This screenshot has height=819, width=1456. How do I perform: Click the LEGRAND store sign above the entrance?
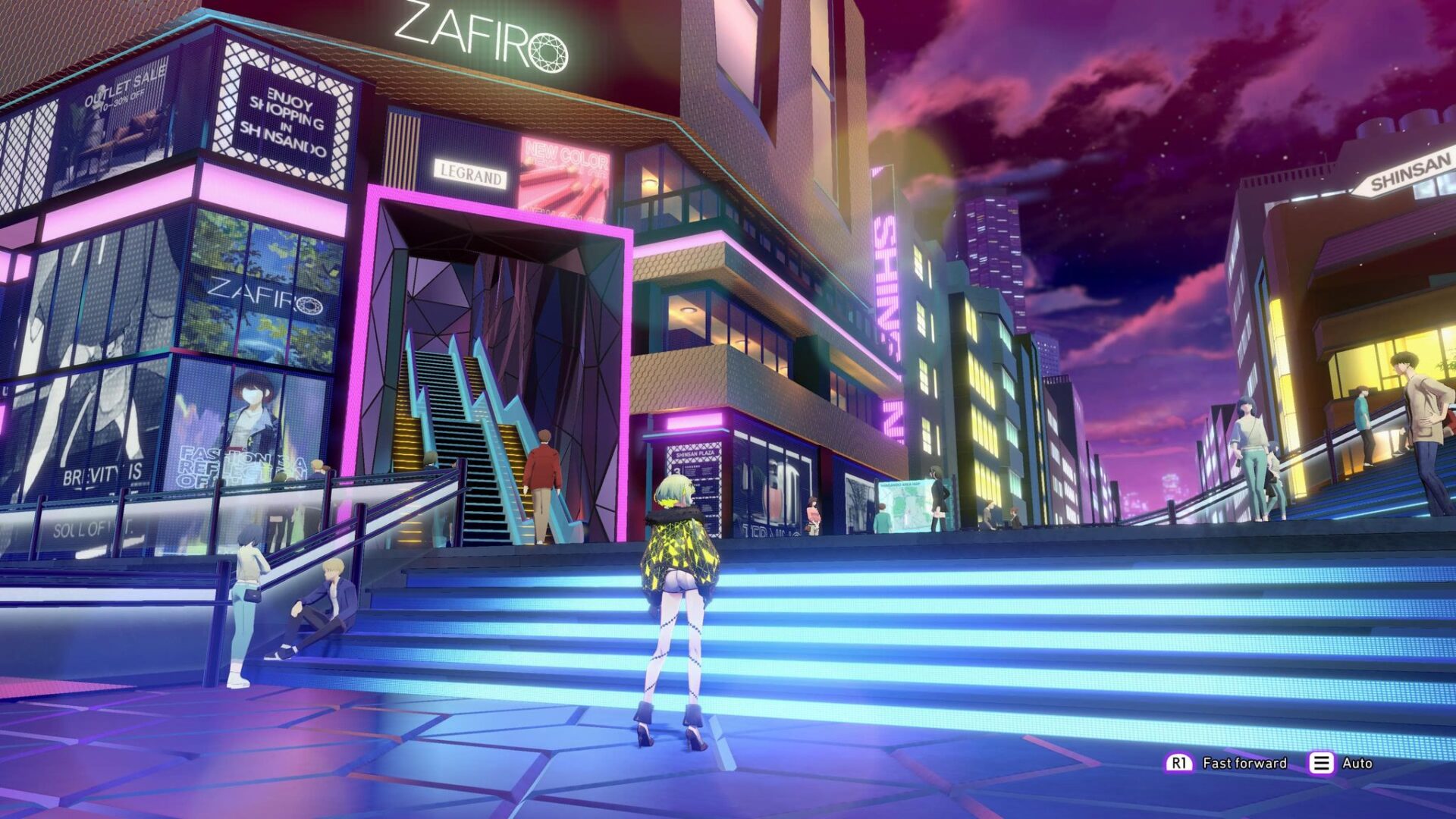[472, 171]
